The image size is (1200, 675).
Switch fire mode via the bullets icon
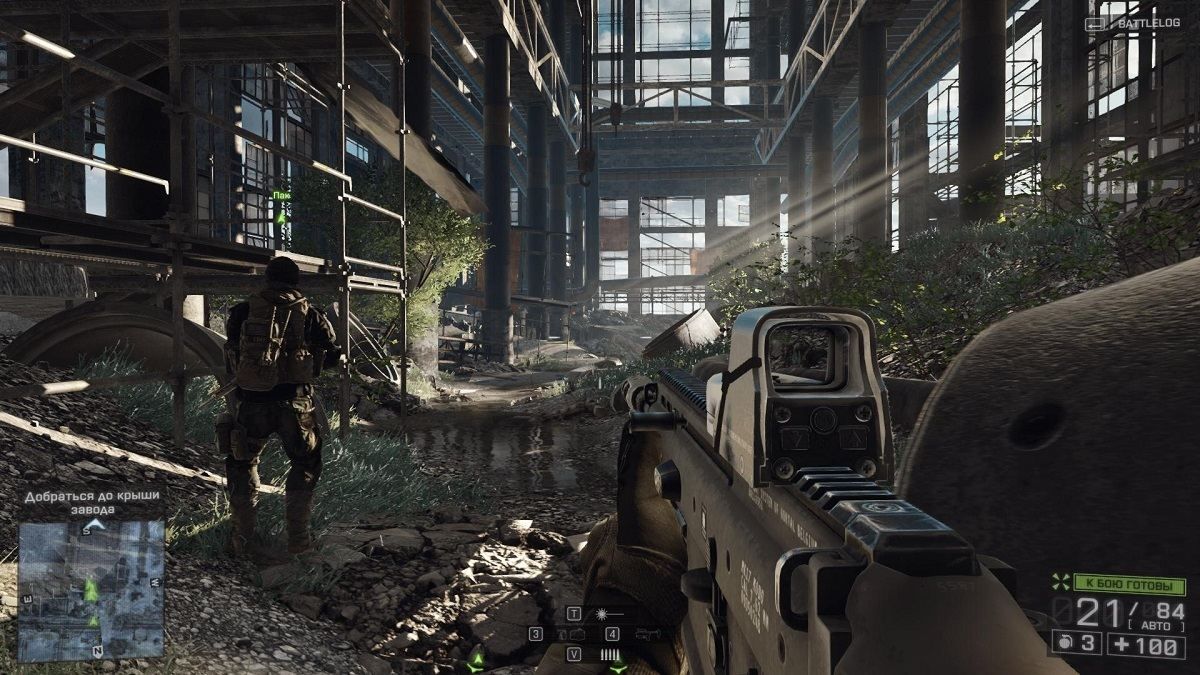(609, 654)
